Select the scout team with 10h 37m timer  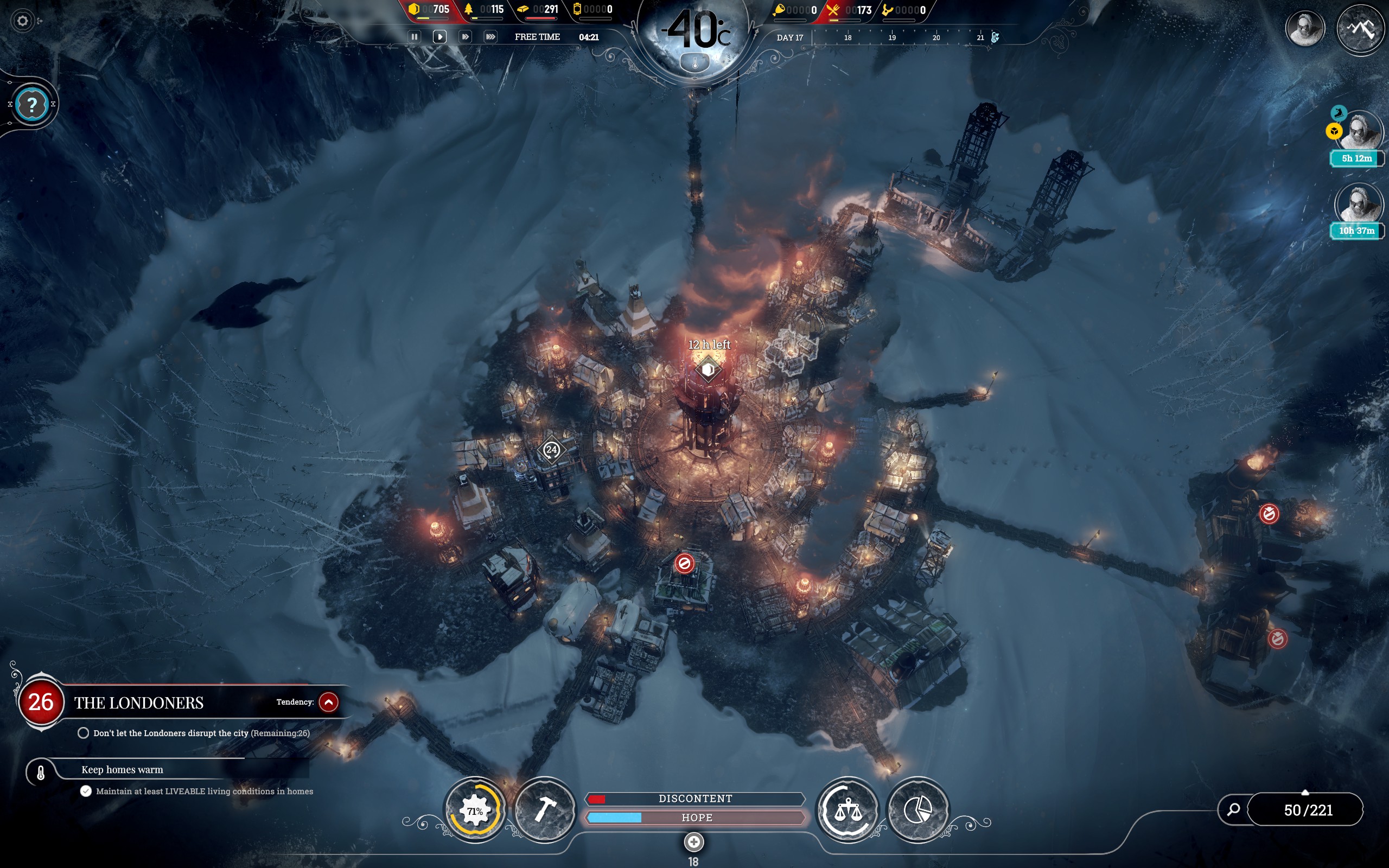[1358, 205]
